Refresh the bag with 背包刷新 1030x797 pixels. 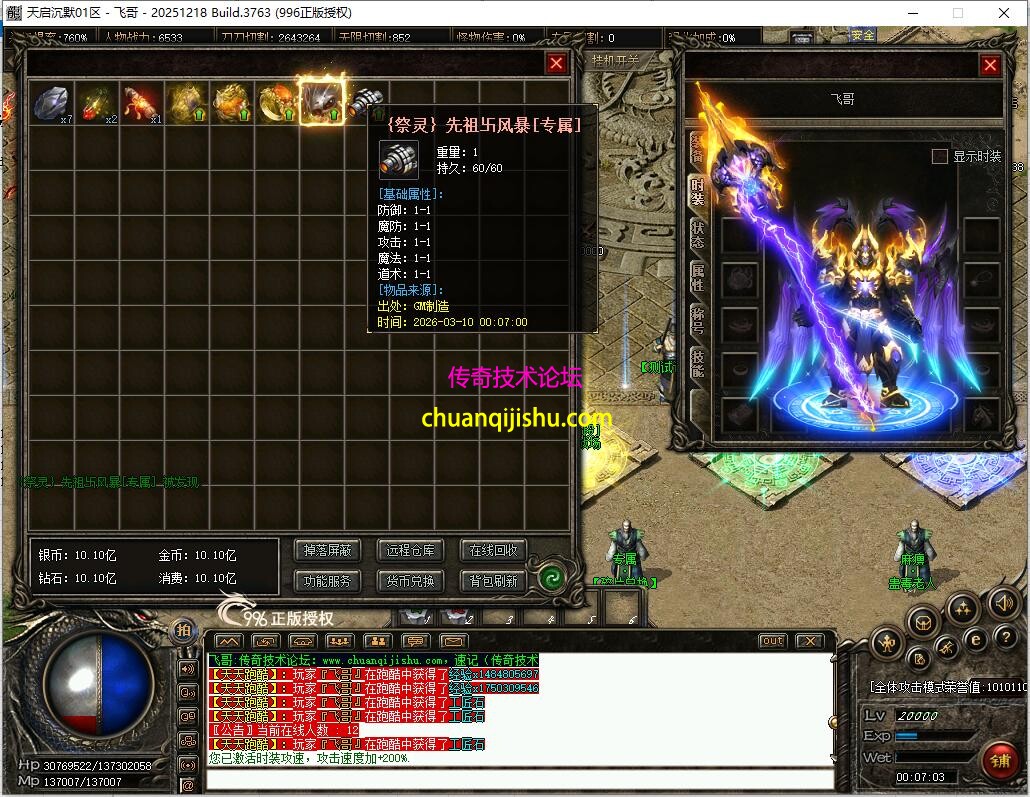coord(493,580)
